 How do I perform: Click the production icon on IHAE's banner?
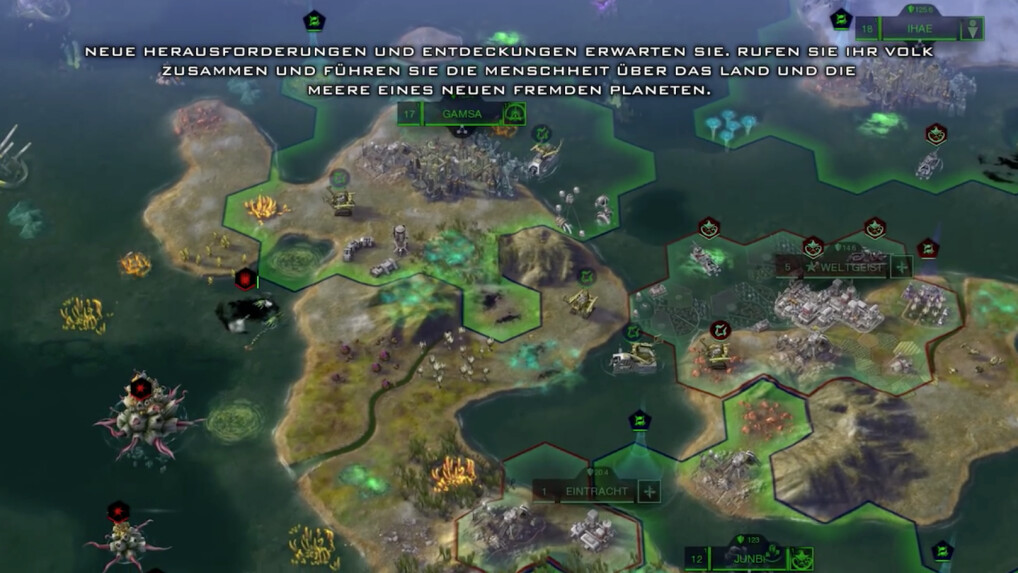coord(971,29)
